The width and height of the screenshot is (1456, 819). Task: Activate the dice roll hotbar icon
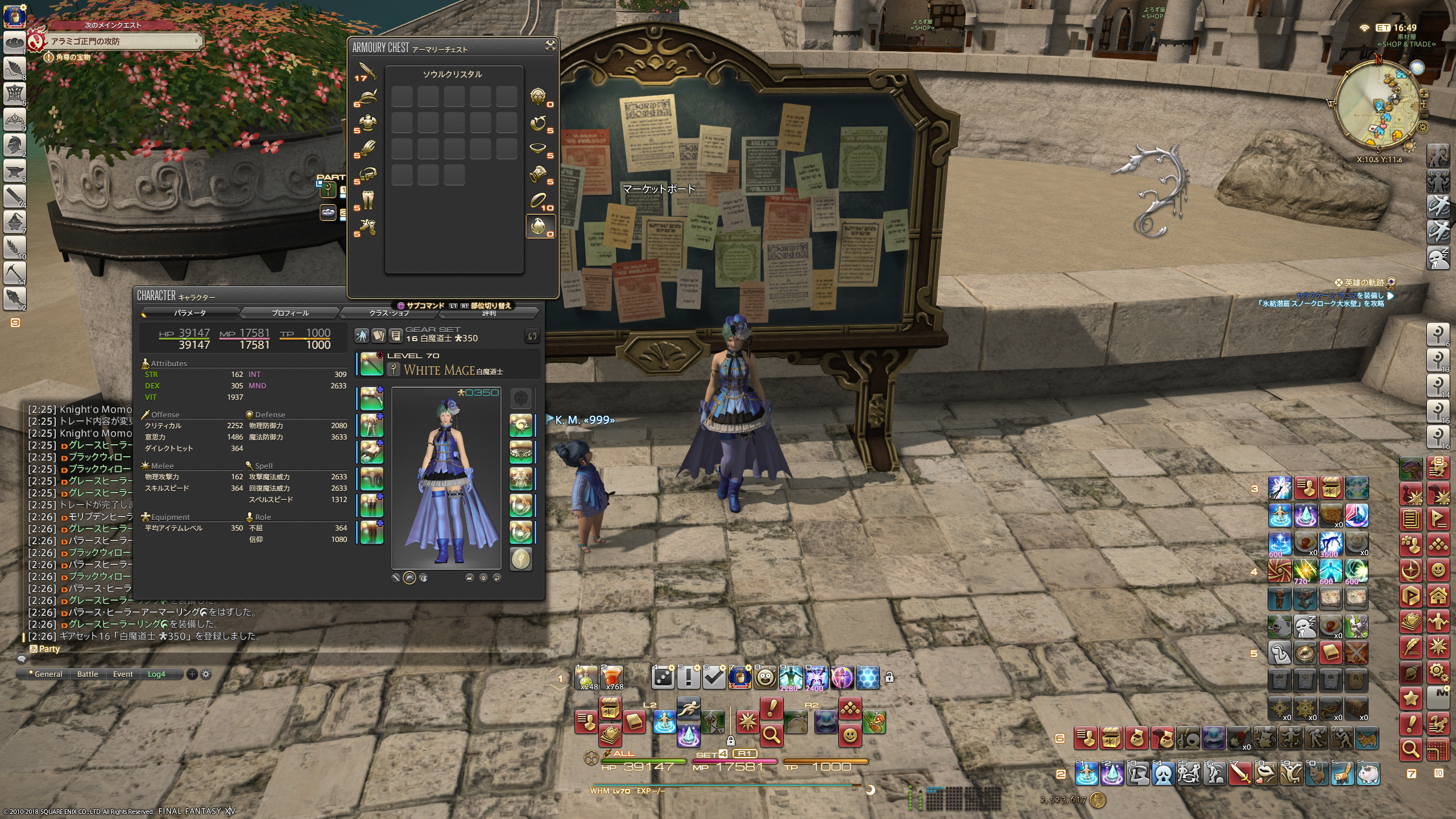[663, 677]
